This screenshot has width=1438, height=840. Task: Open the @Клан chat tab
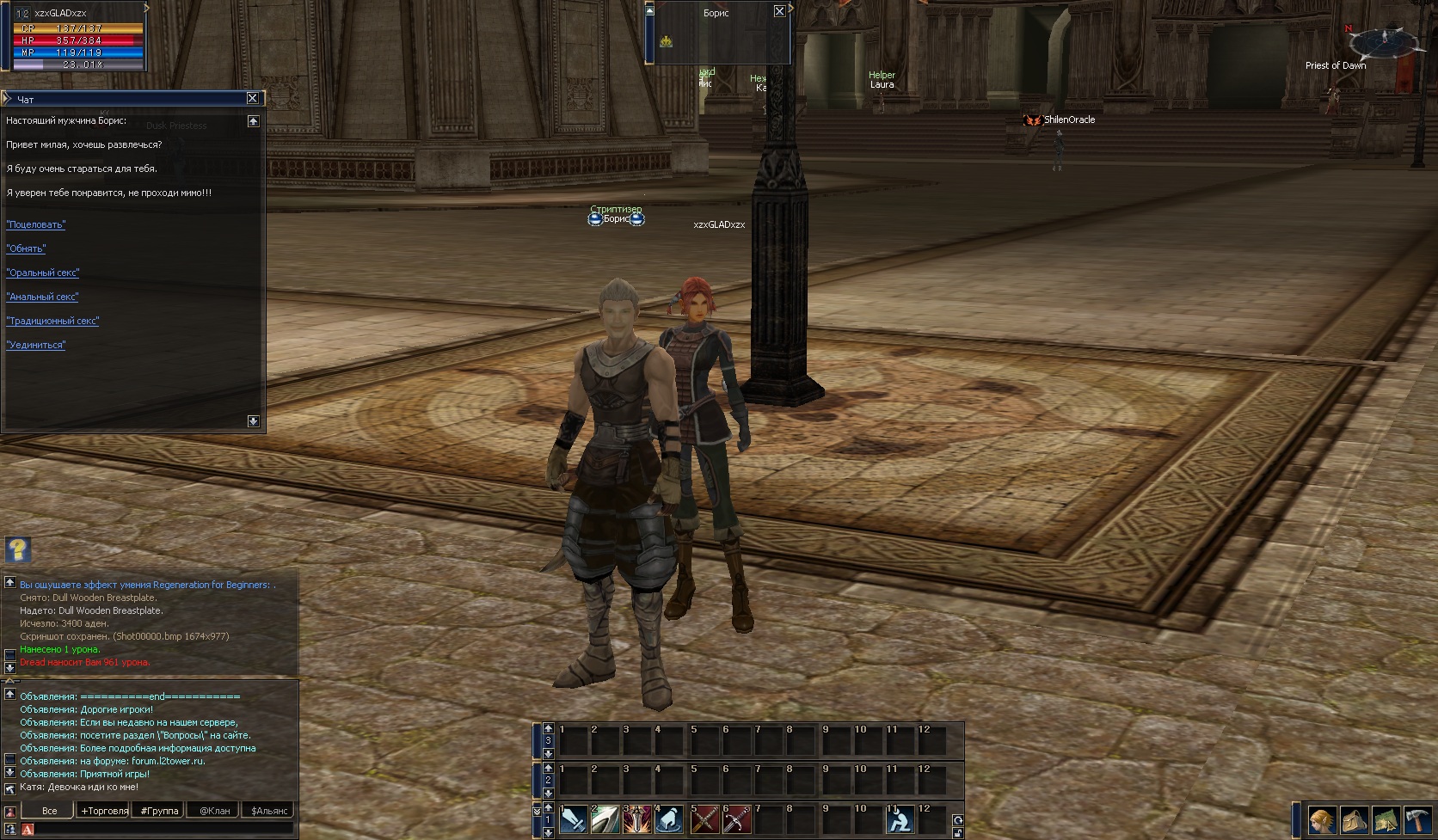(x=214, y=811)
